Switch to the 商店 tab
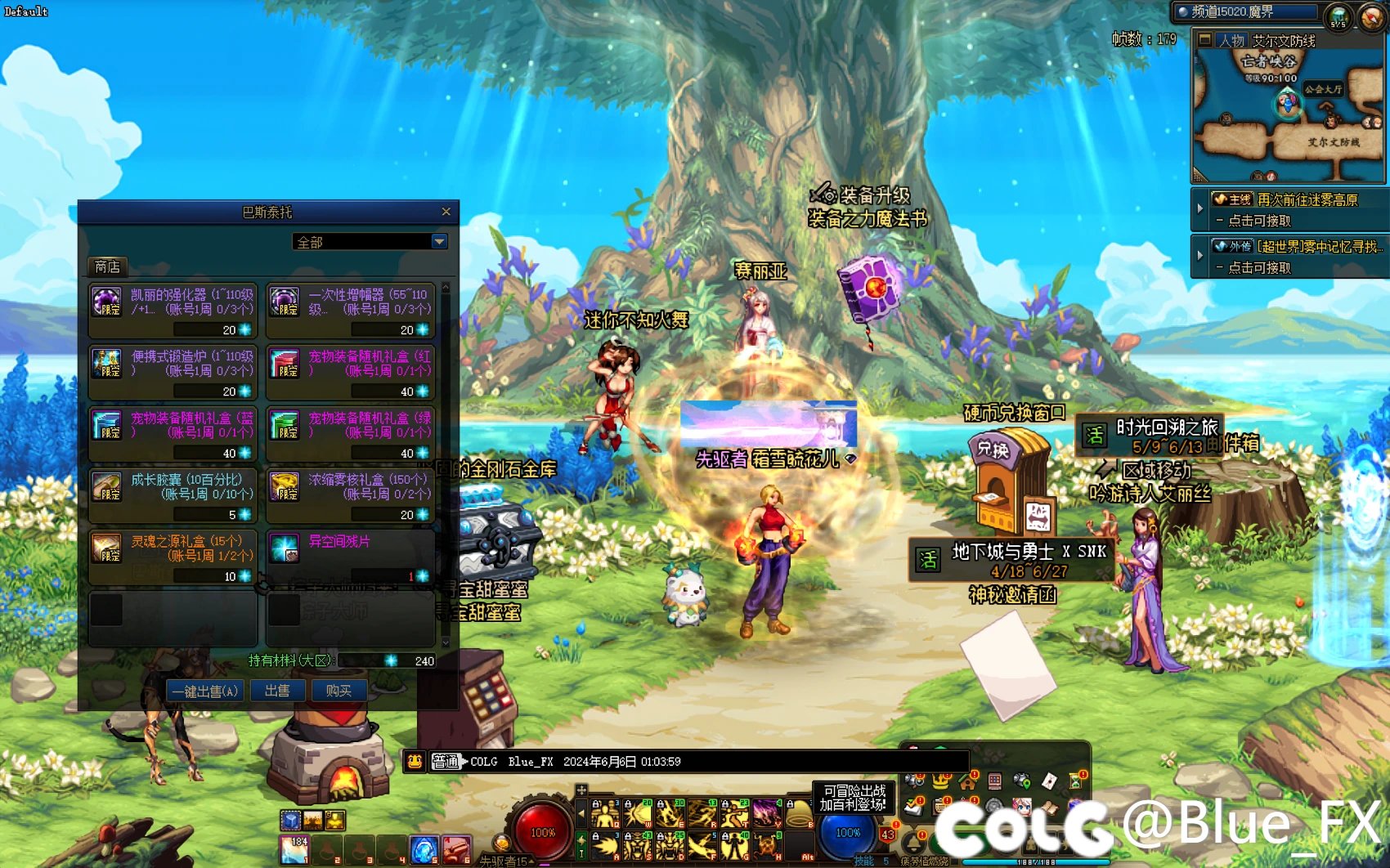1390x868 pixels. point(107,266)
